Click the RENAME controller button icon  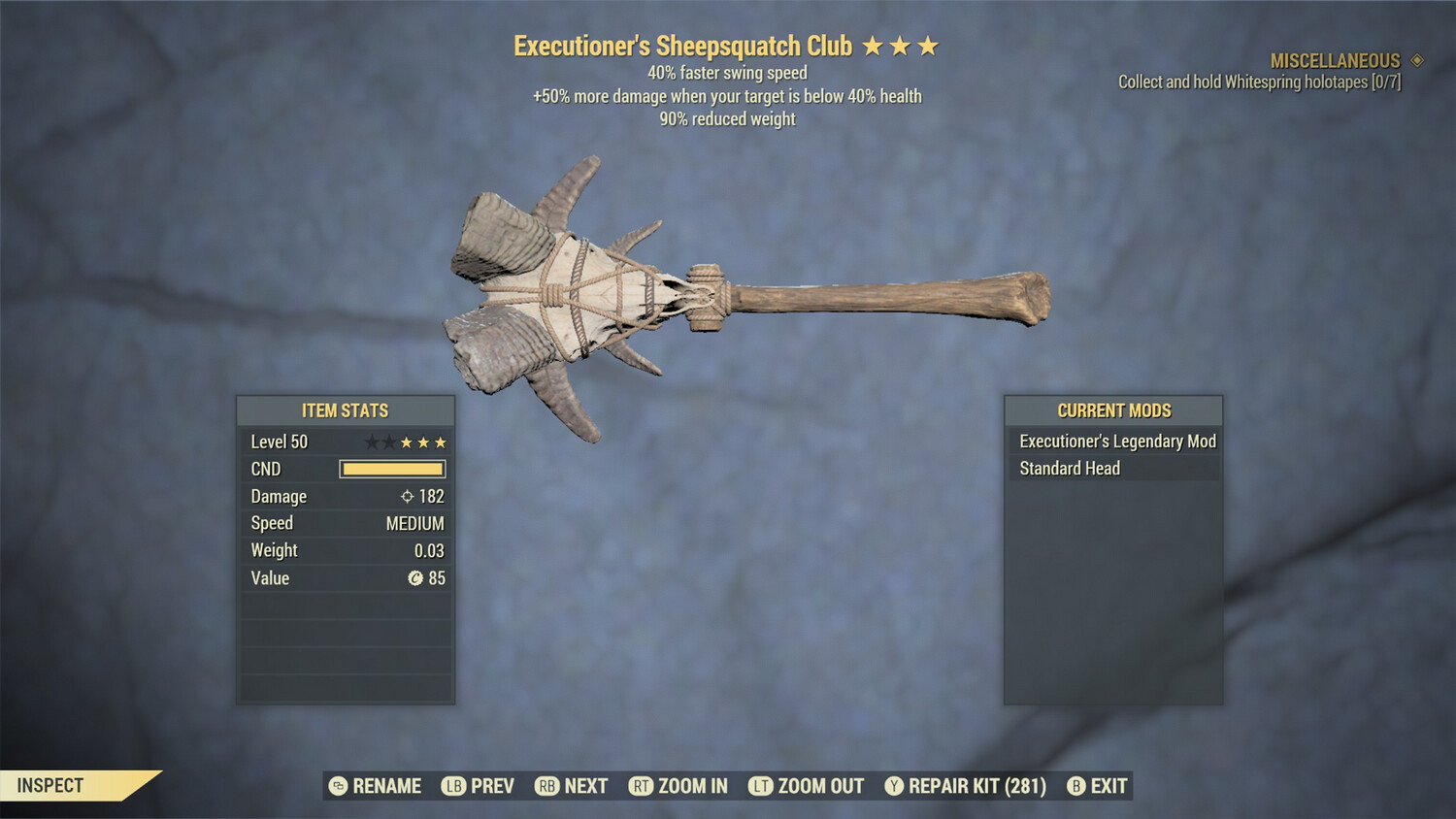click(338, 786)
